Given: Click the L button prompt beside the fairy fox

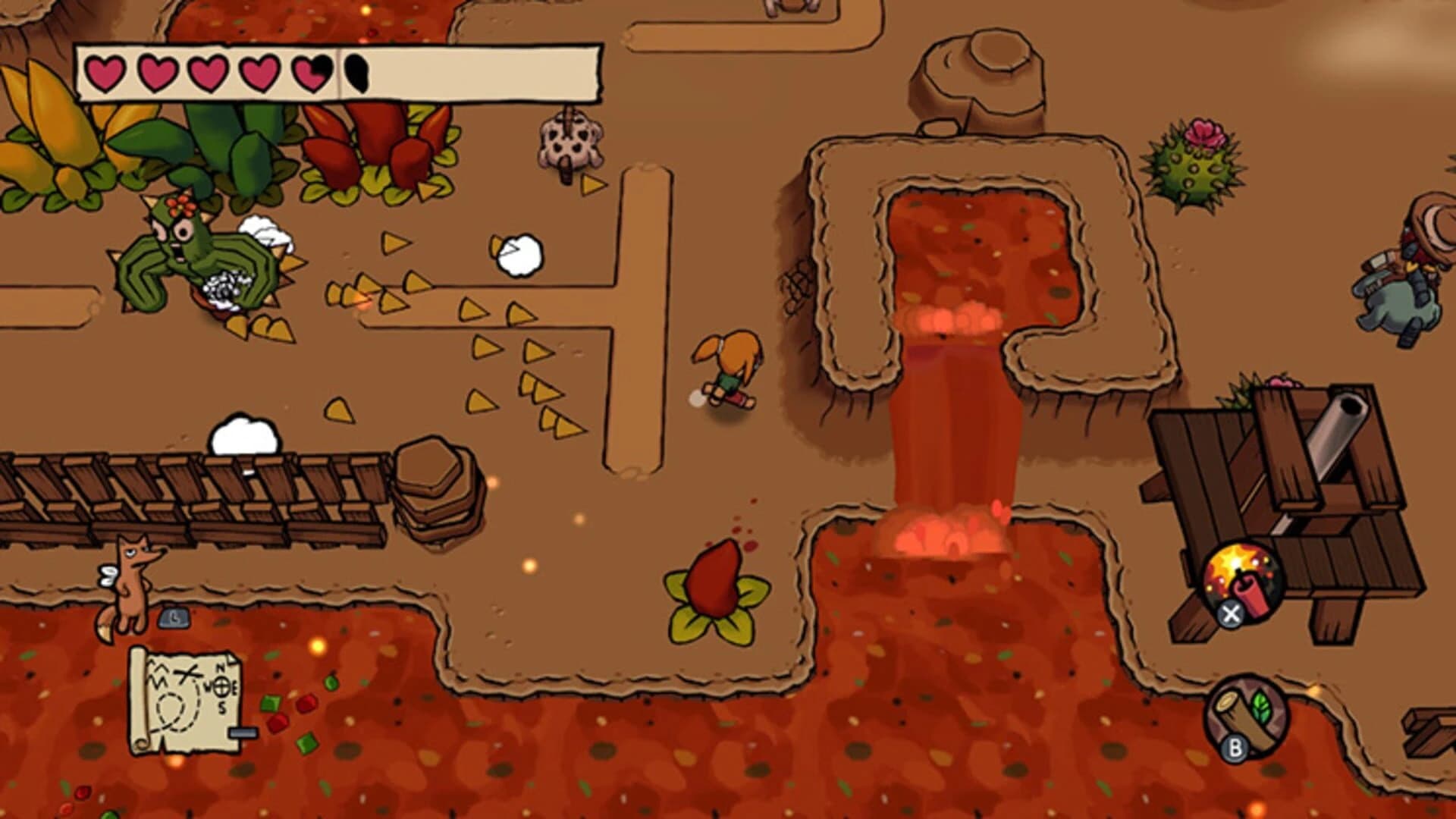Looking at the screenshot, I should (x=172, y=619).
